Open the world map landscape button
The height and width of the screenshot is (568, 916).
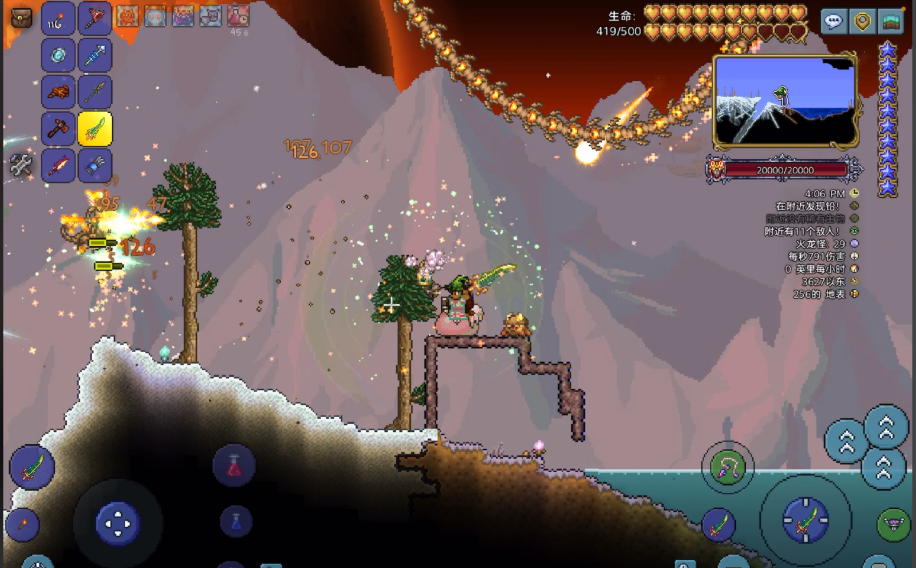[890, 21]
